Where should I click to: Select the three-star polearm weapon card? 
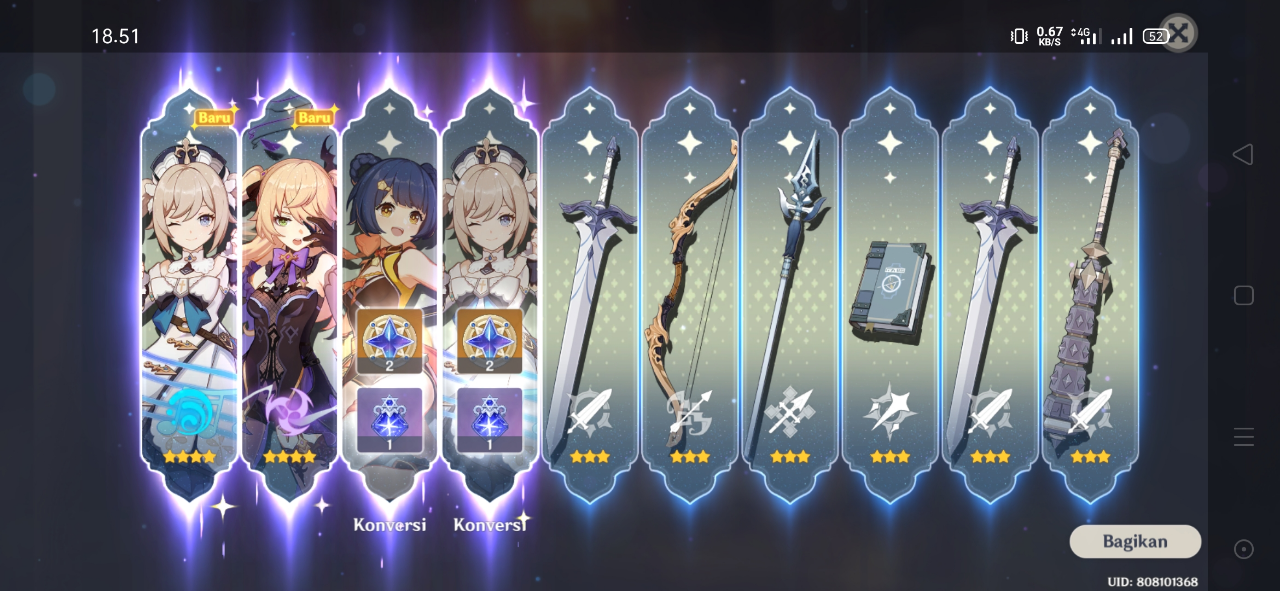pyautogui.click(x=790, y=290)
